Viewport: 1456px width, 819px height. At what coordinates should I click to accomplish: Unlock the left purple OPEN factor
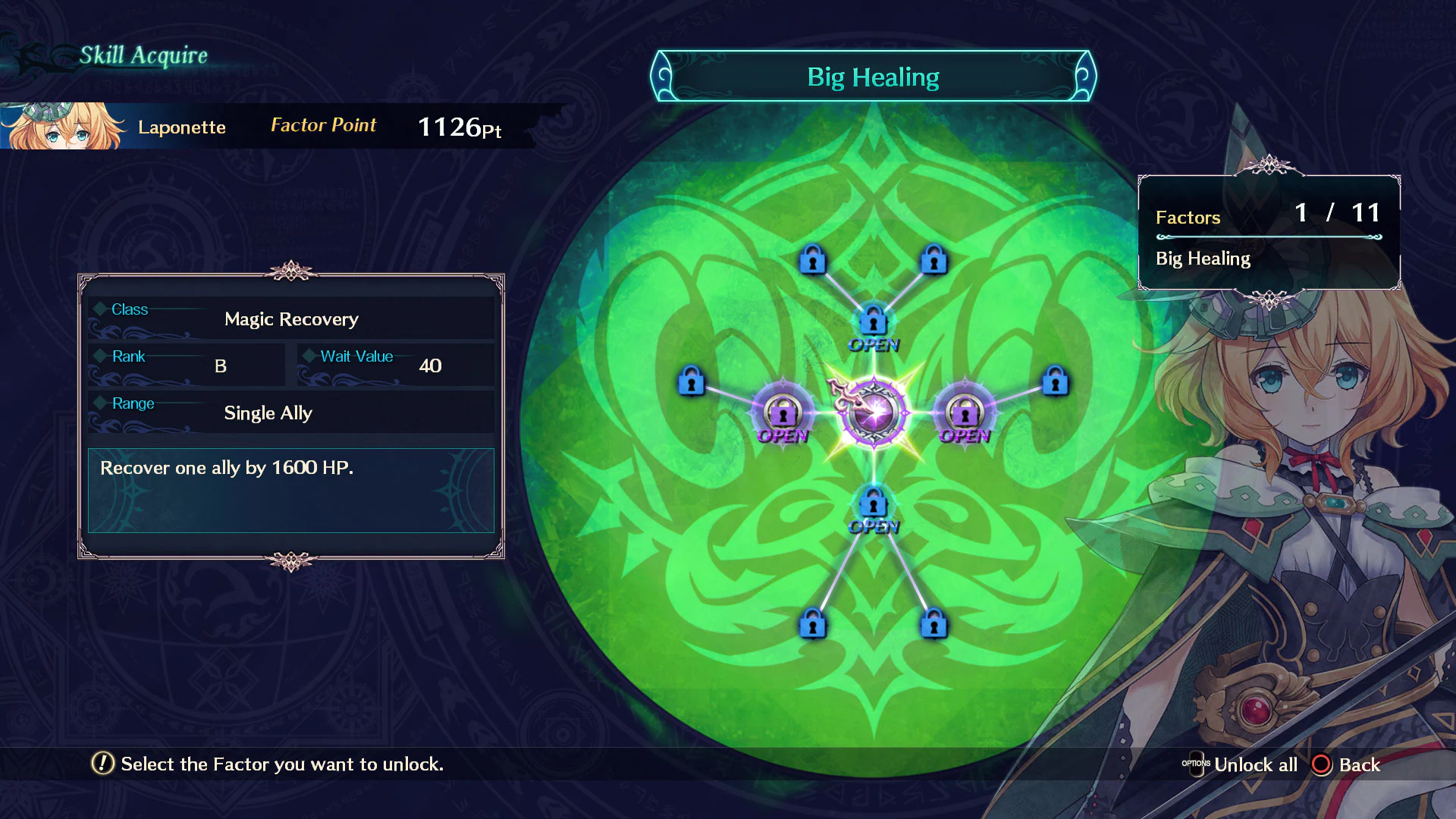tap(783, 412)
